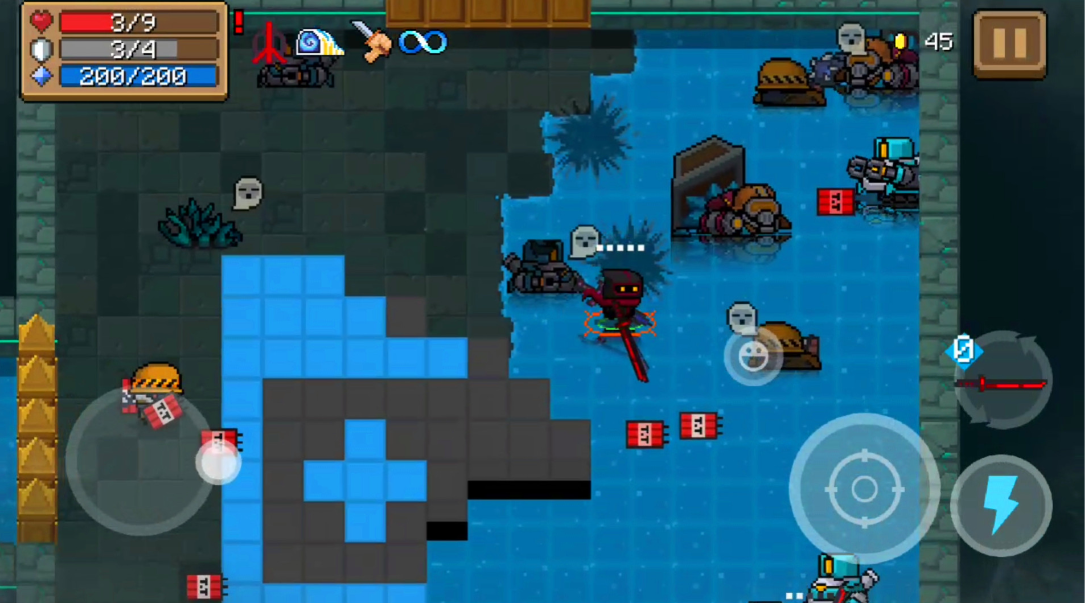Switch weapon using the red sword button

click(1002, 381)
